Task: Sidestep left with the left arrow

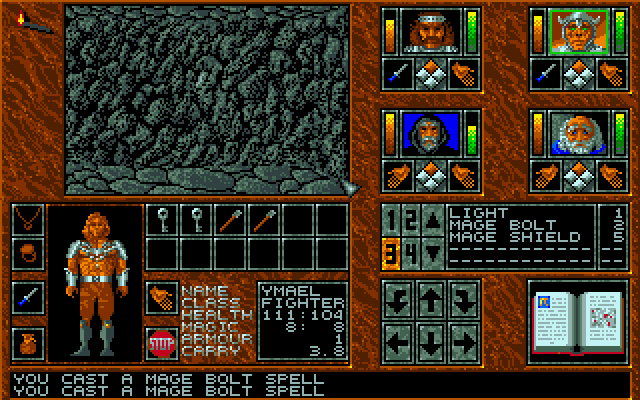Action: pyautogui.click(x=397, y=342)
